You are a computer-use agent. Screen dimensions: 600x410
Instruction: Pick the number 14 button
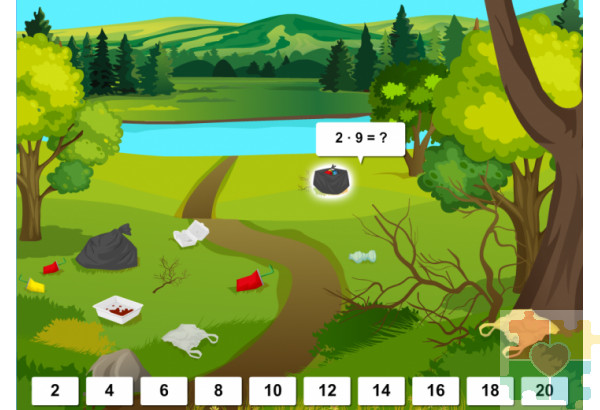point(381,391)
